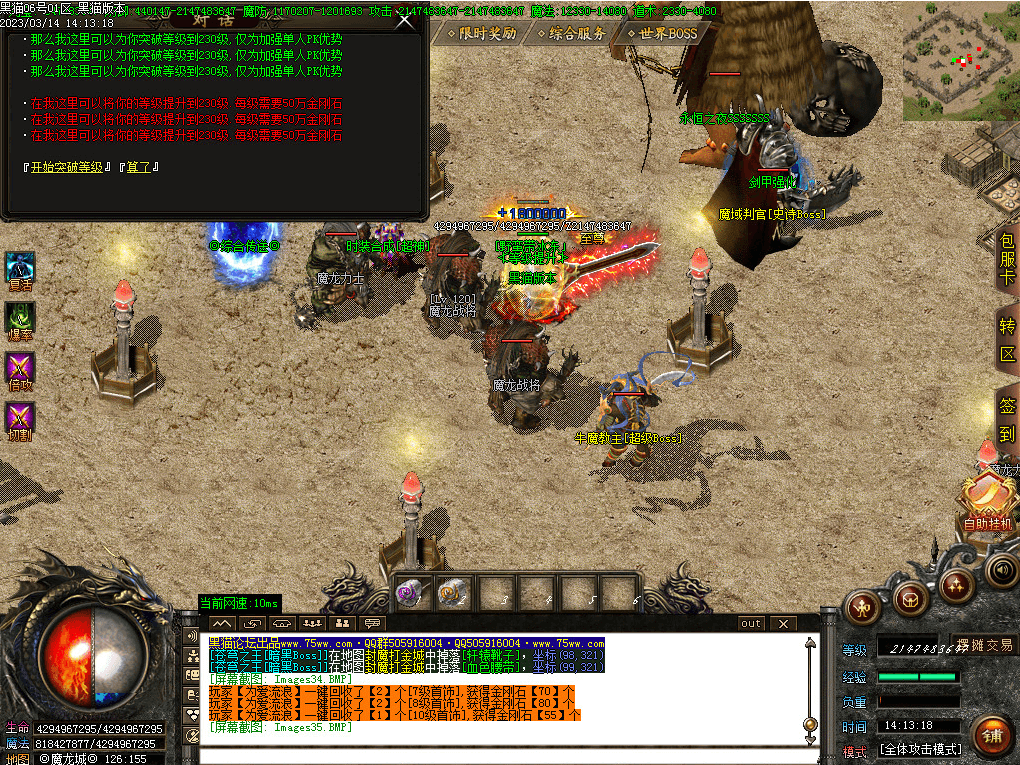Activate the 复活 skill icon

(x=21, y=268)
